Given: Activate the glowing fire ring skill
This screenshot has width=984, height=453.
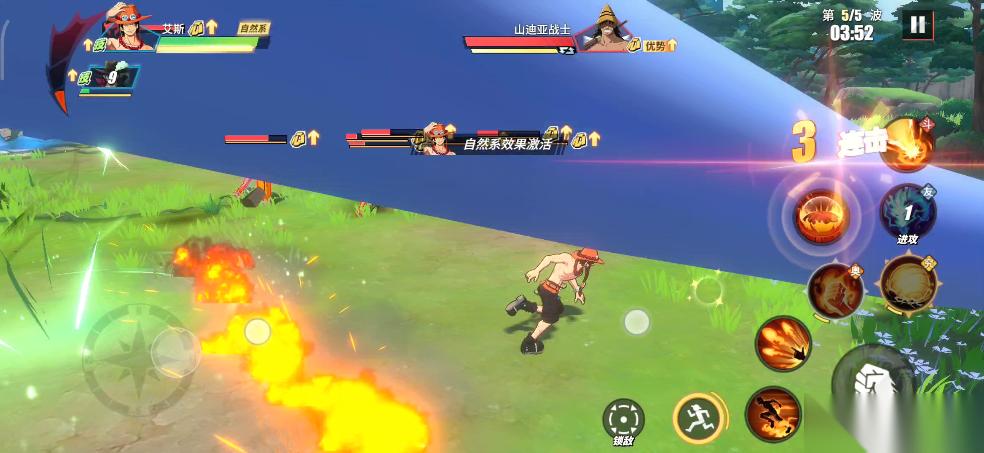Looking at the screenshot, I should click(821, 214).
